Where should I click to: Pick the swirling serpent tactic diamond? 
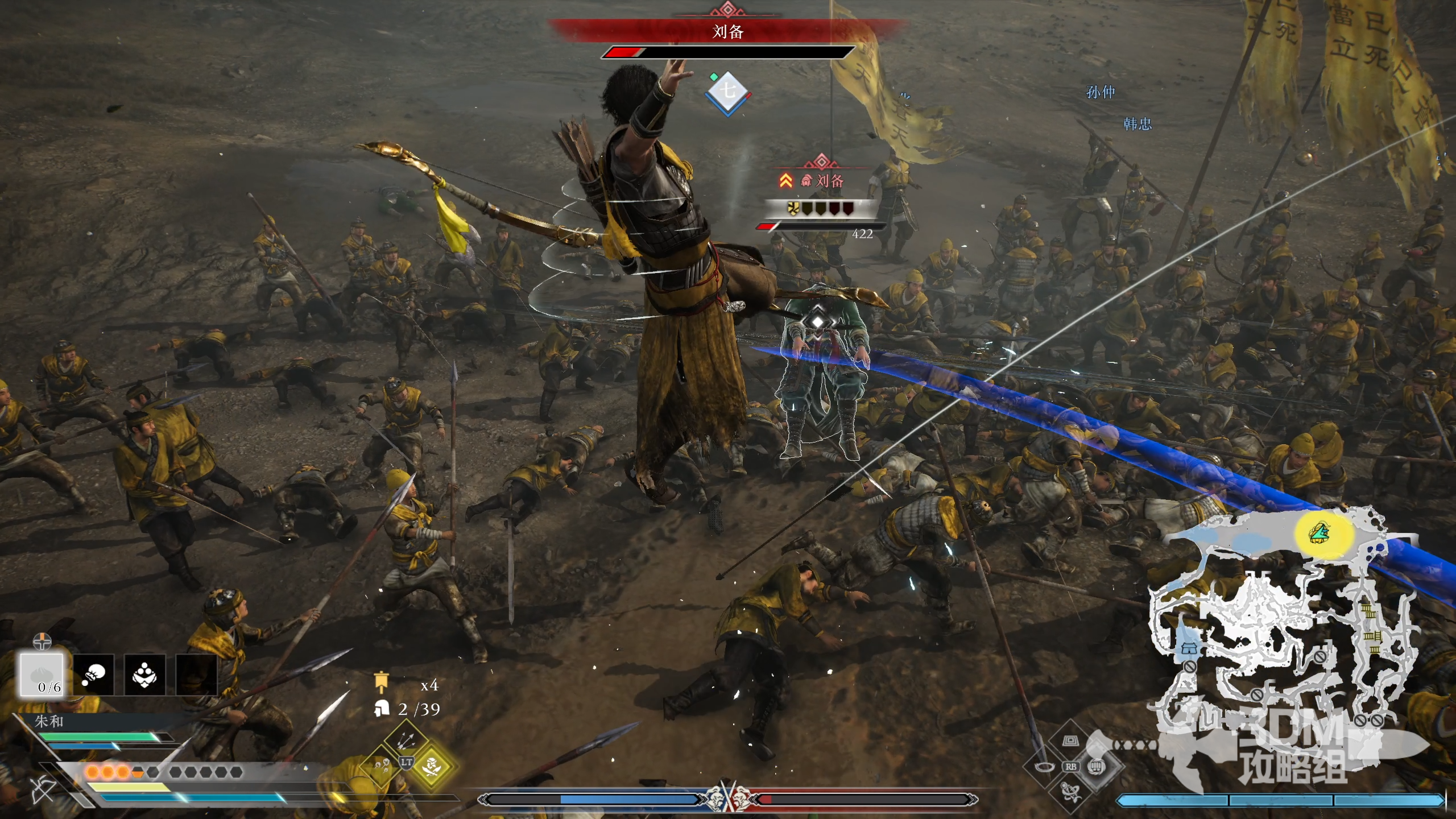click(1071, 792)
